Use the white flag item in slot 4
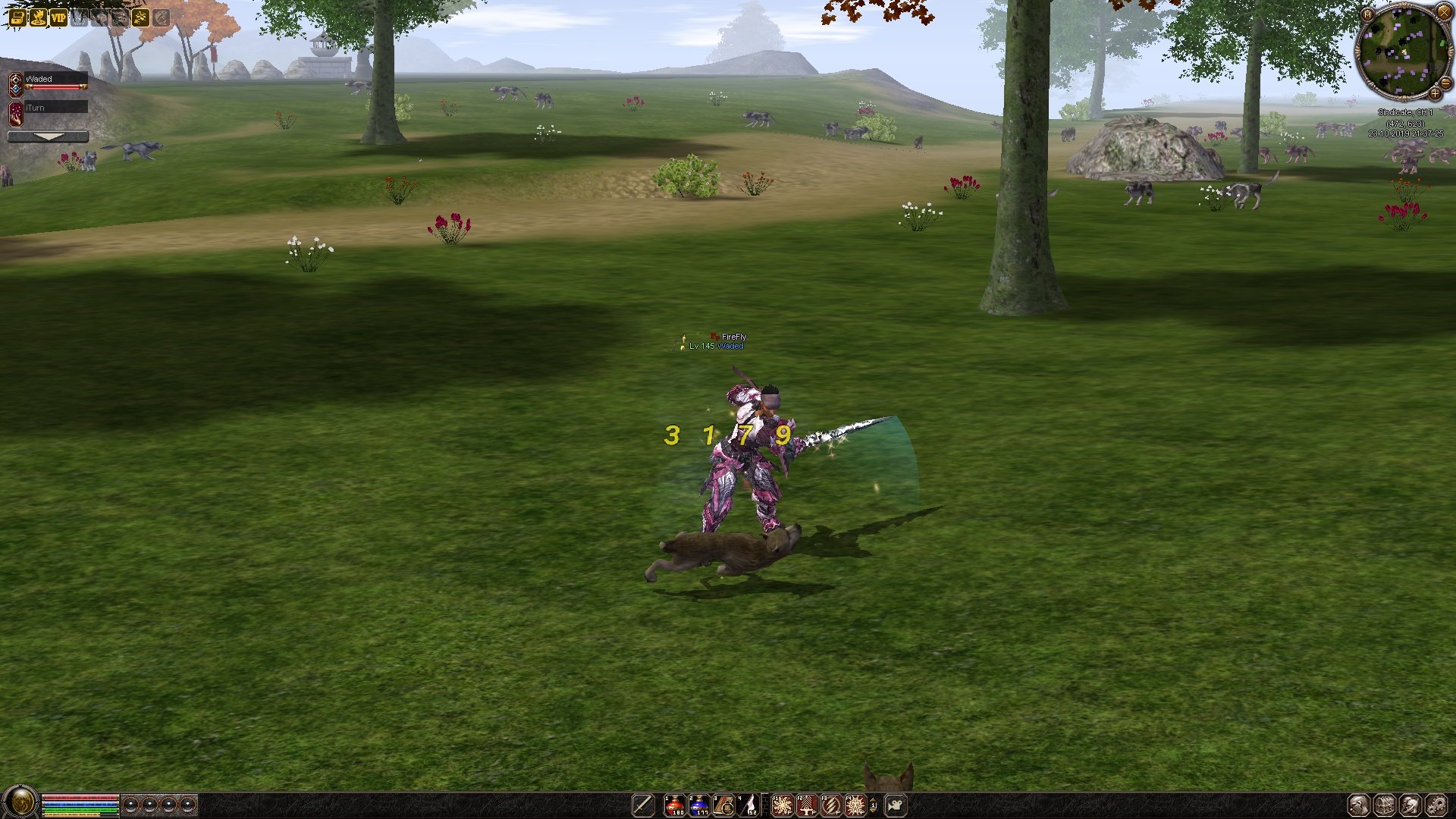Screen dimensions: 1456x819 click(748, 805)
